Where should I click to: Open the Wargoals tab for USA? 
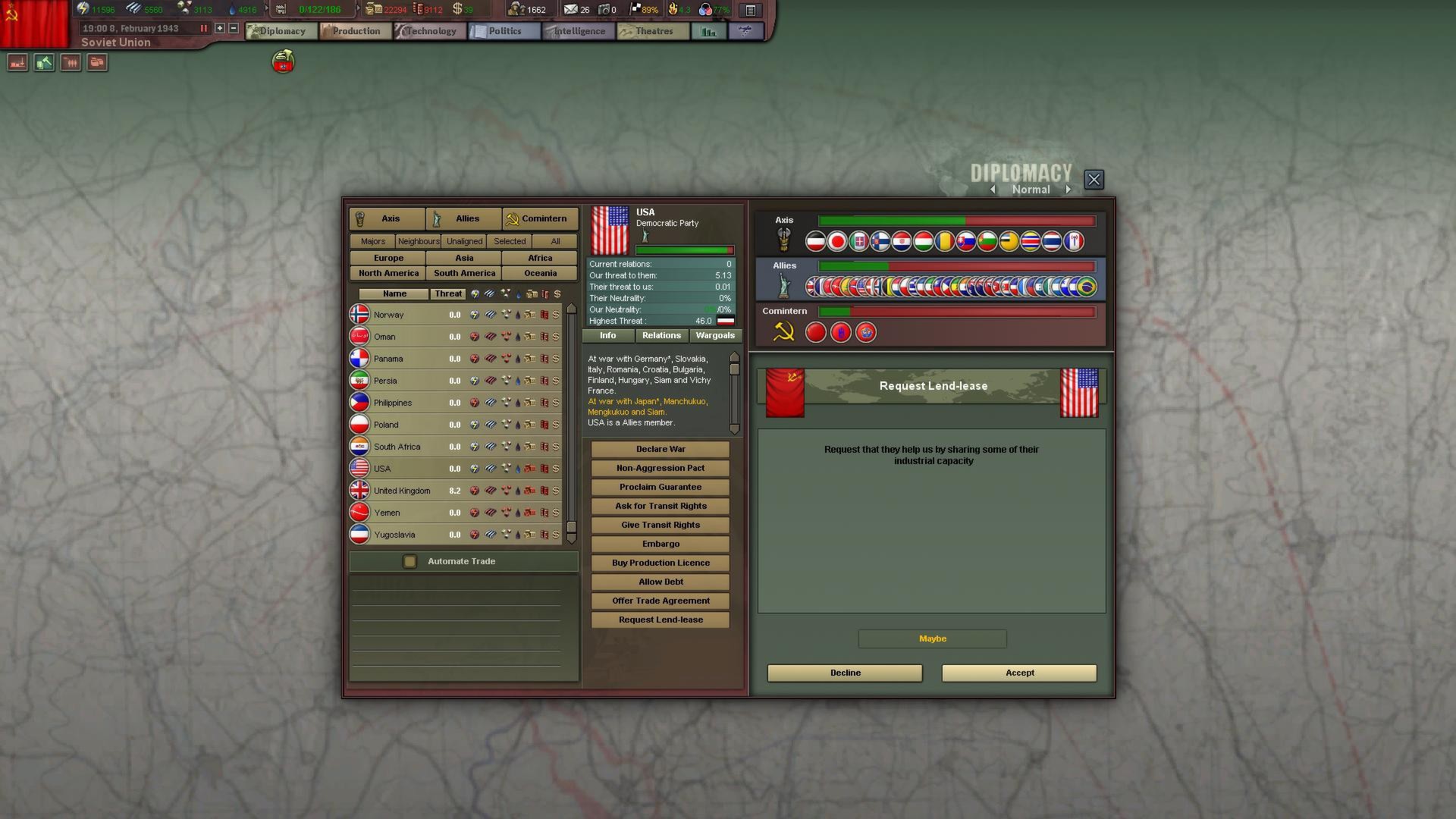(714, 335)
